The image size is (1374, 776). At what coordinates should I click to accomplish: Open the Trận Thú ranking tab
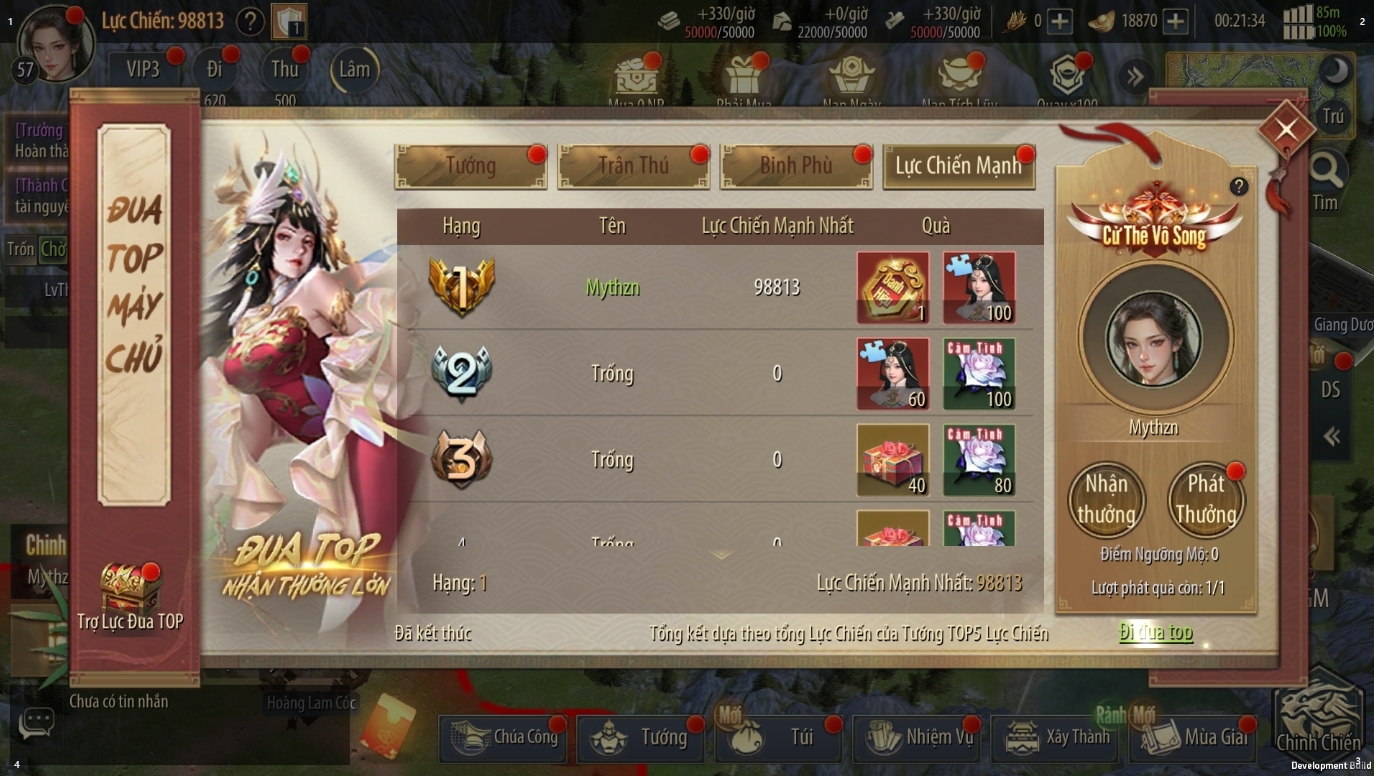point(633,166)
